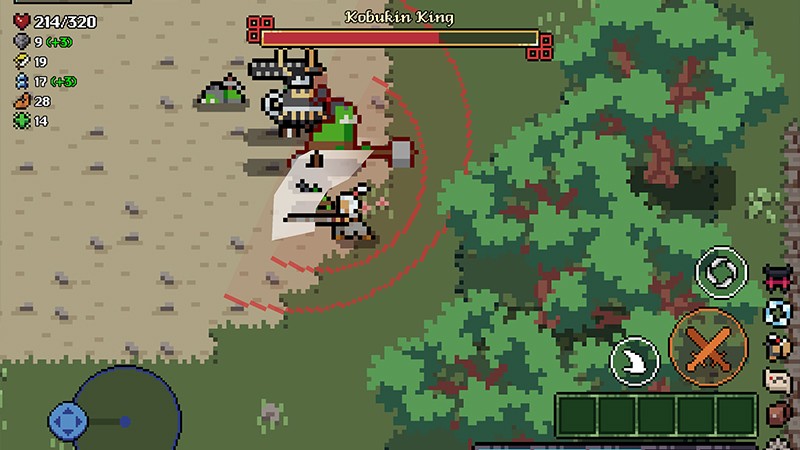
Task: Open the scroll message icon
Action: click(778, 381)
